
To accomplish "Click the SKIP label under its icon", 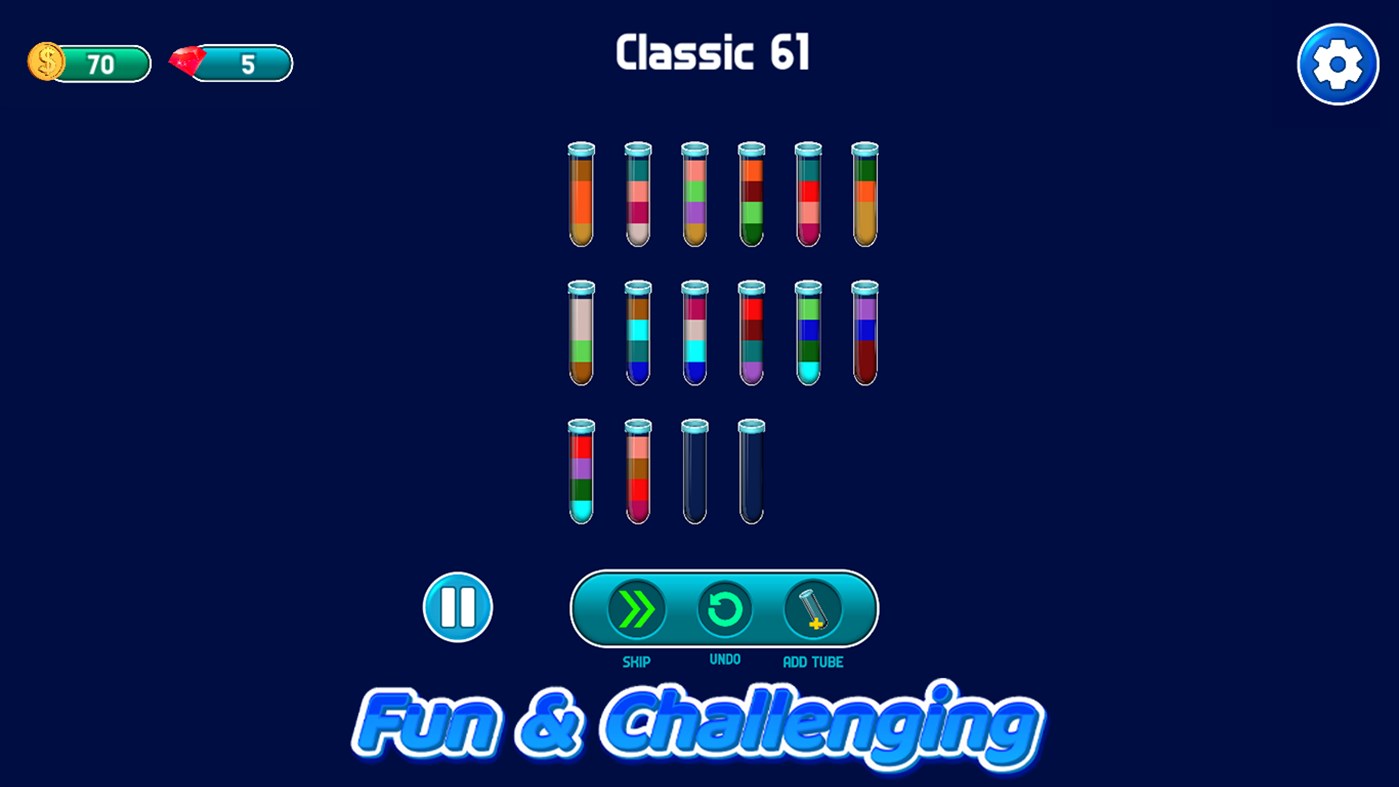I will [637, 661].
